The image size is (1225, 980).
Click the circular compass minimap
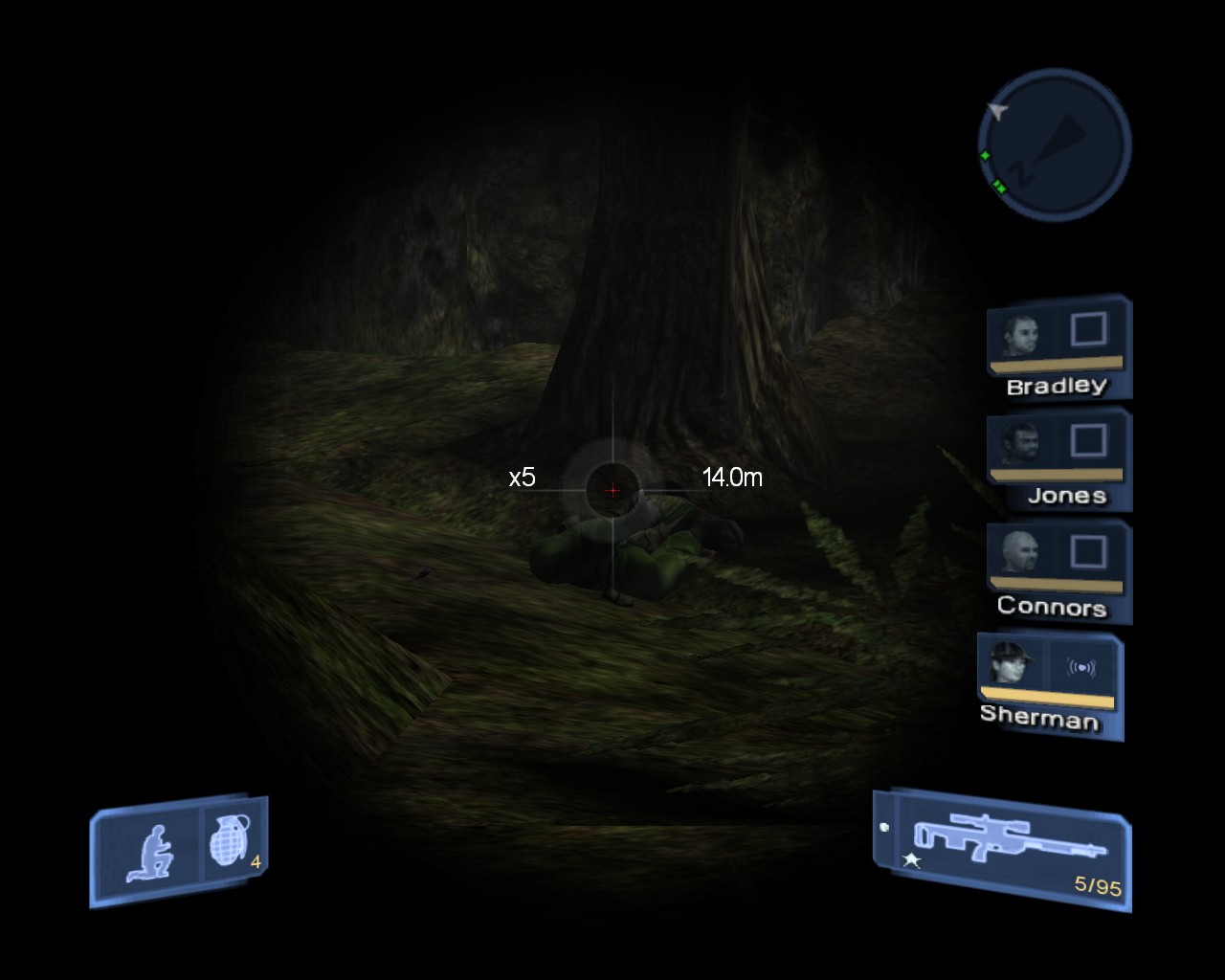pos(1055,145)
